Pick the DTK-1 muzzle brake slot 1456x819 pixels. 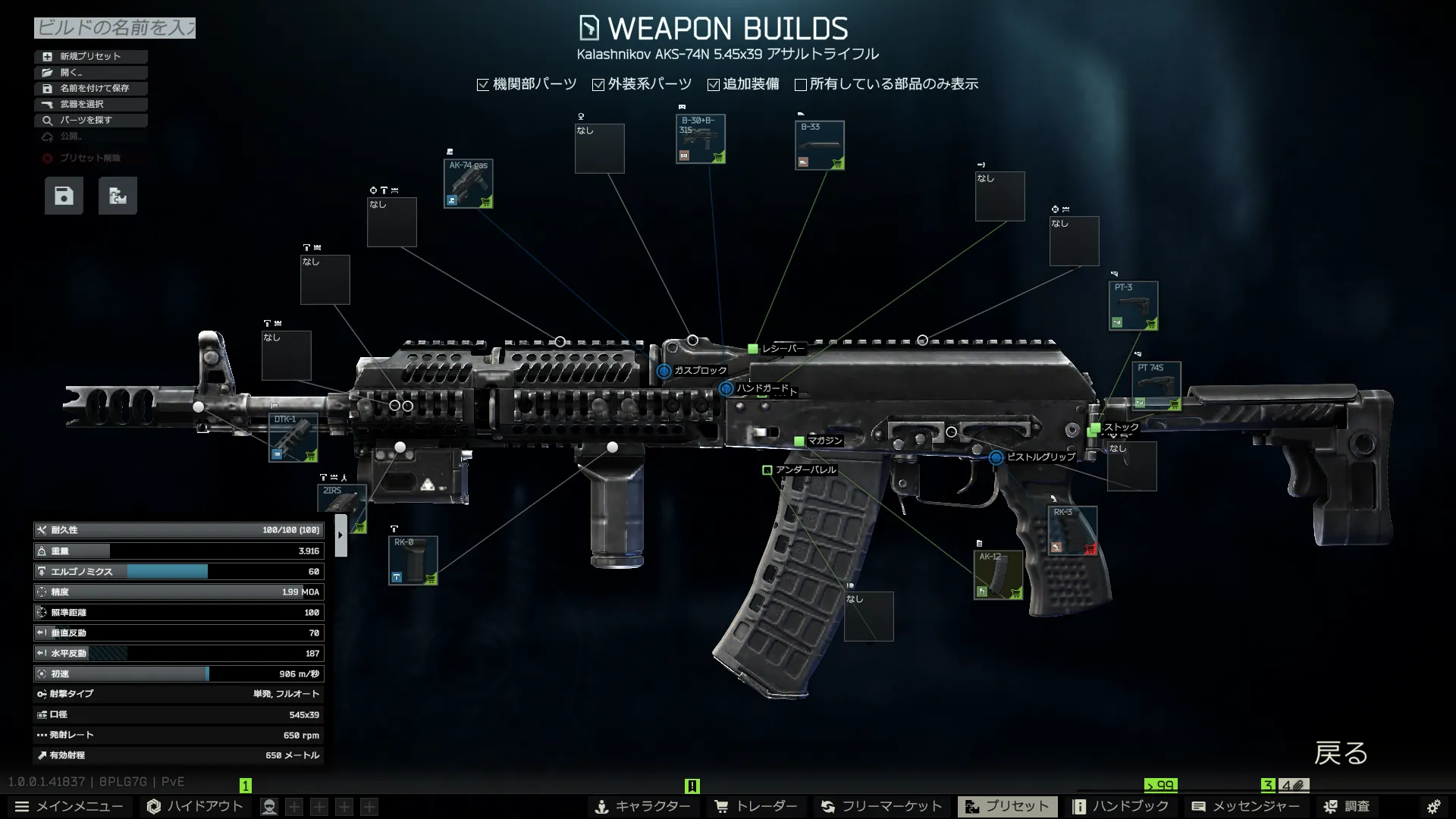point(293,438)
